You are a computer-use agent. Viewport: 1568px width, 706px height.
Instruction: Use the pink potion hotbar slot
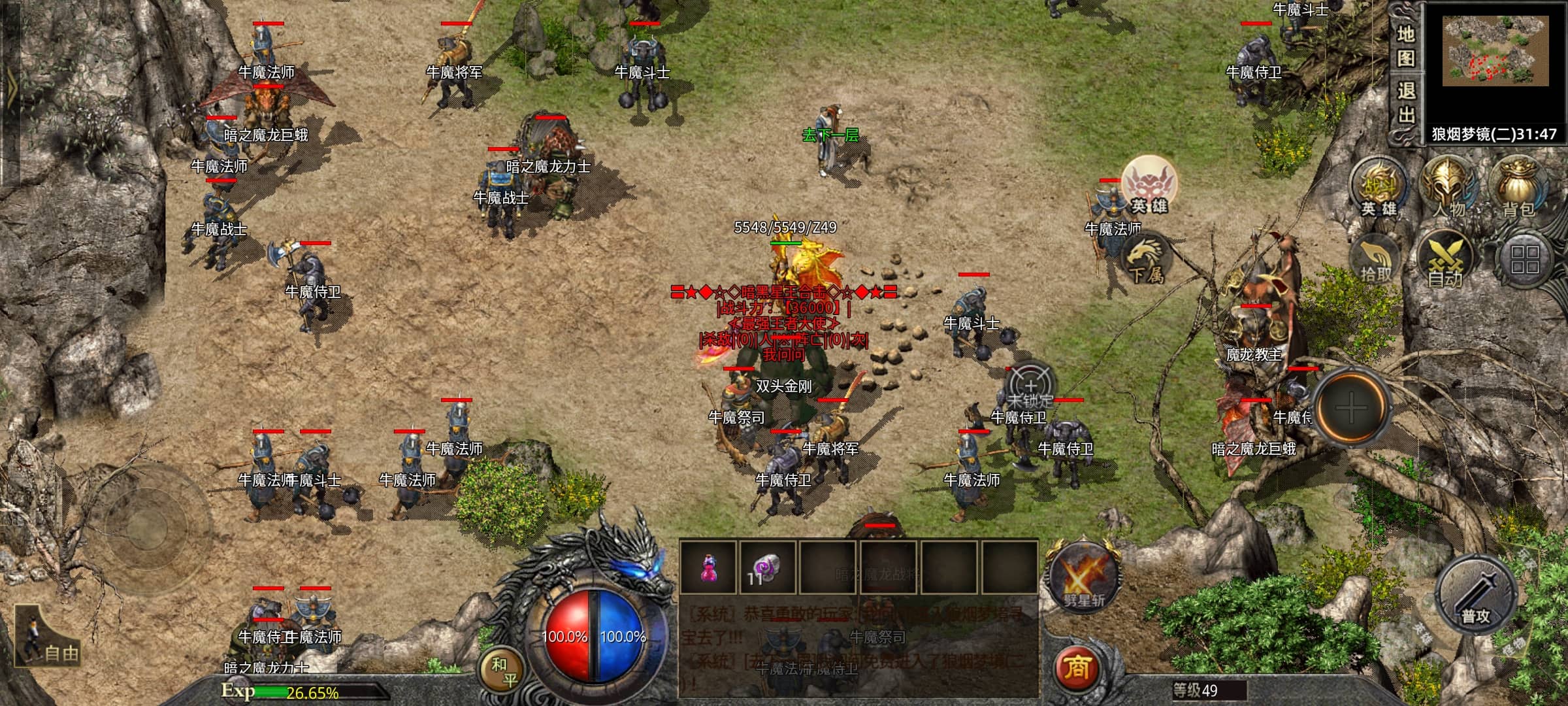(x=708, y=567)
